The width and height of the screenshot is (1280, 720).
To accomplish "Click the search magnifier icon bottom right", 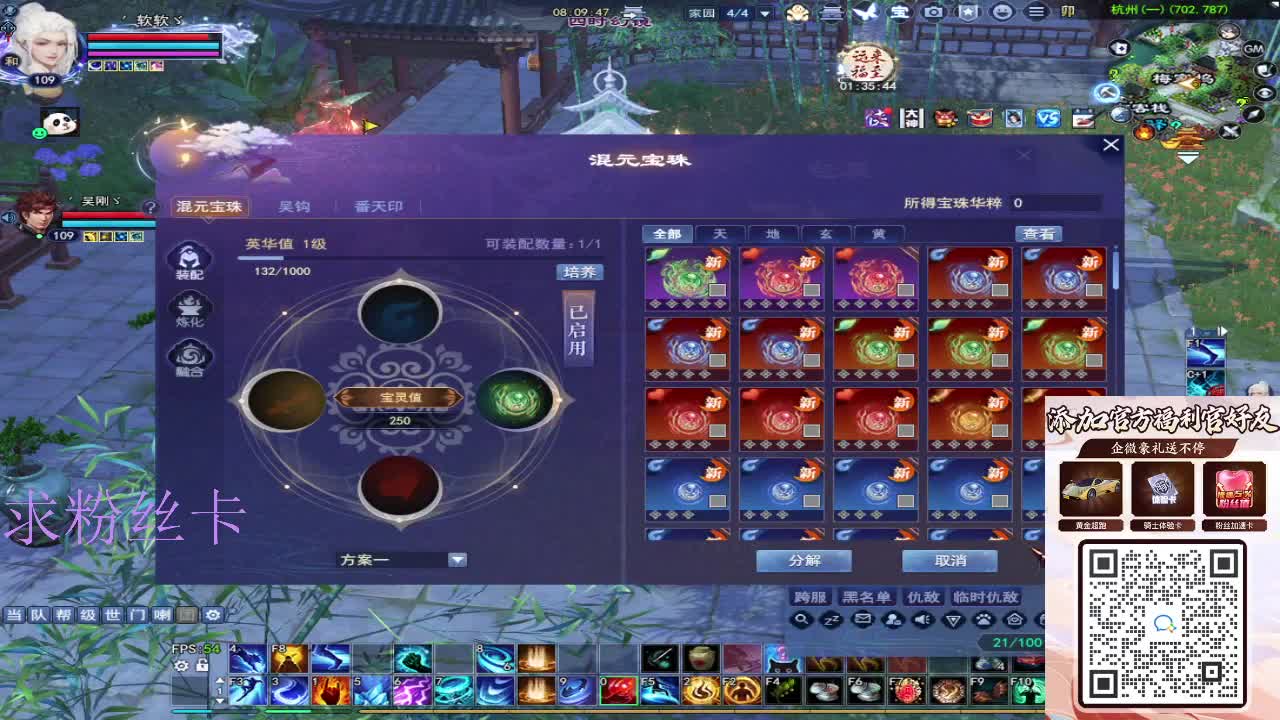I will tap(802, 620).
